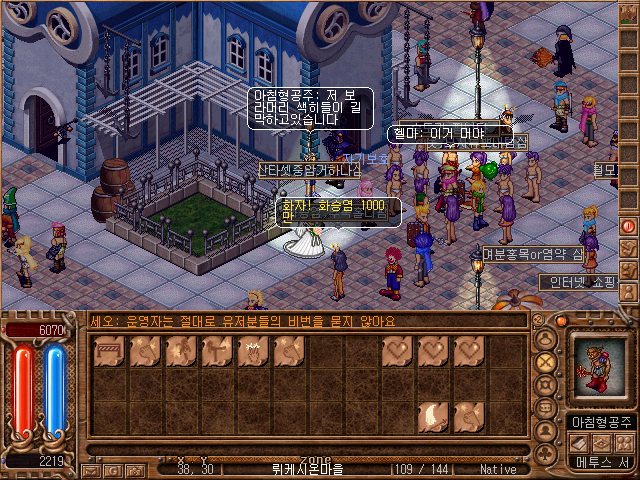Open the character portrait panel
This screenshot has height=480, width=640.
pyautogui.click(x=597, y=369)
